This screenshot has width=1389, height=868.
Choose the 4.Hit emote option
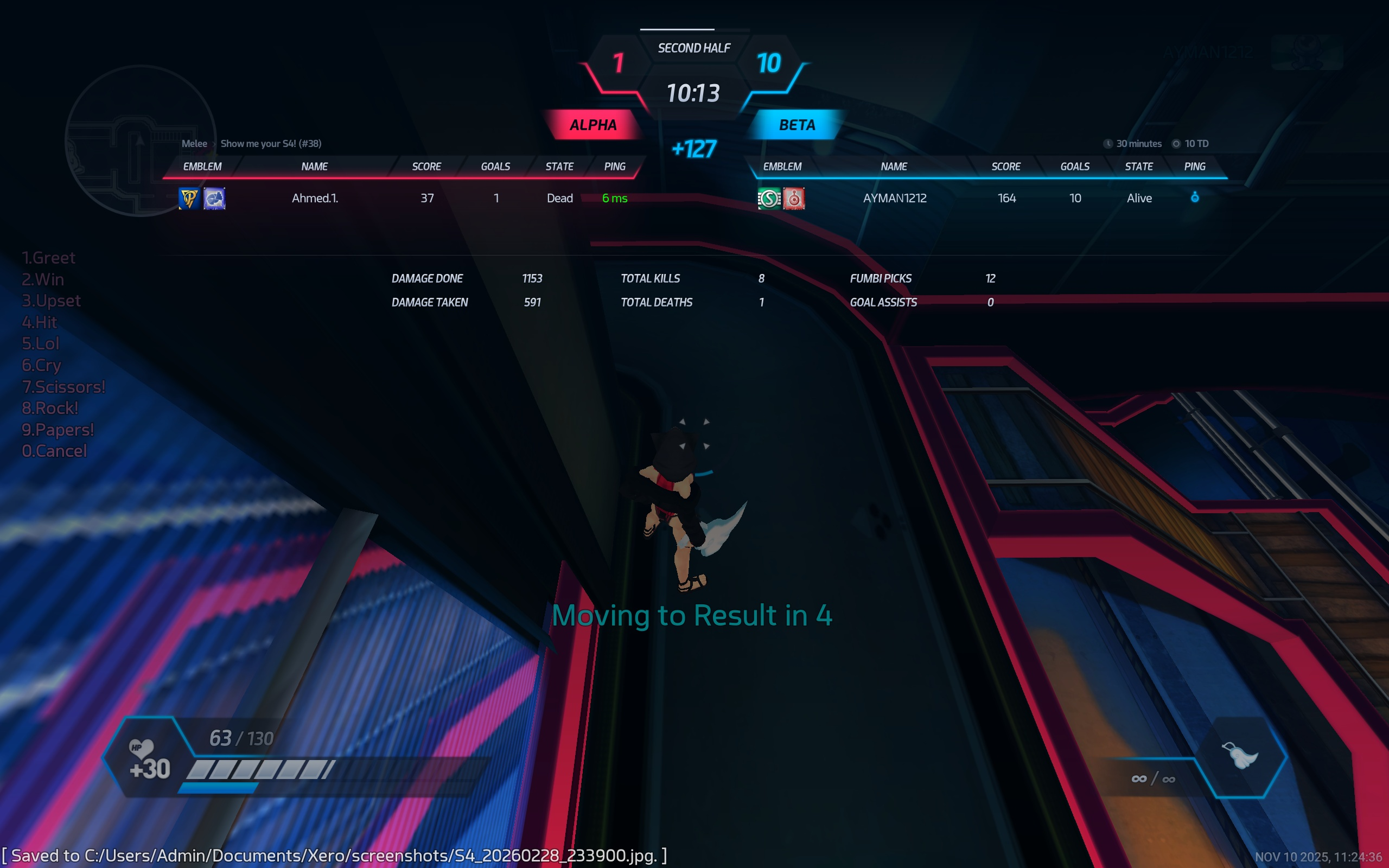coord(39,322)
